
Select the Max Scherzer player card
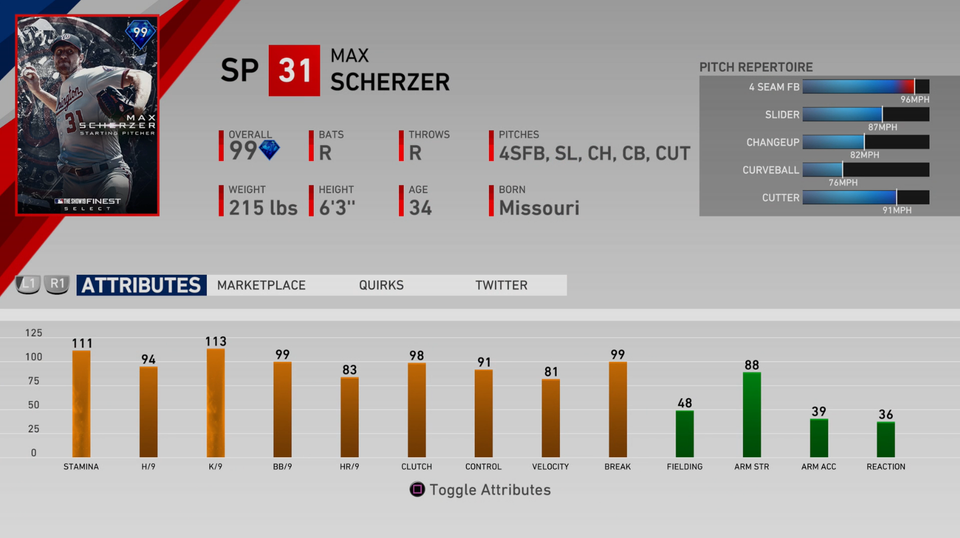(x=88, y=115)
